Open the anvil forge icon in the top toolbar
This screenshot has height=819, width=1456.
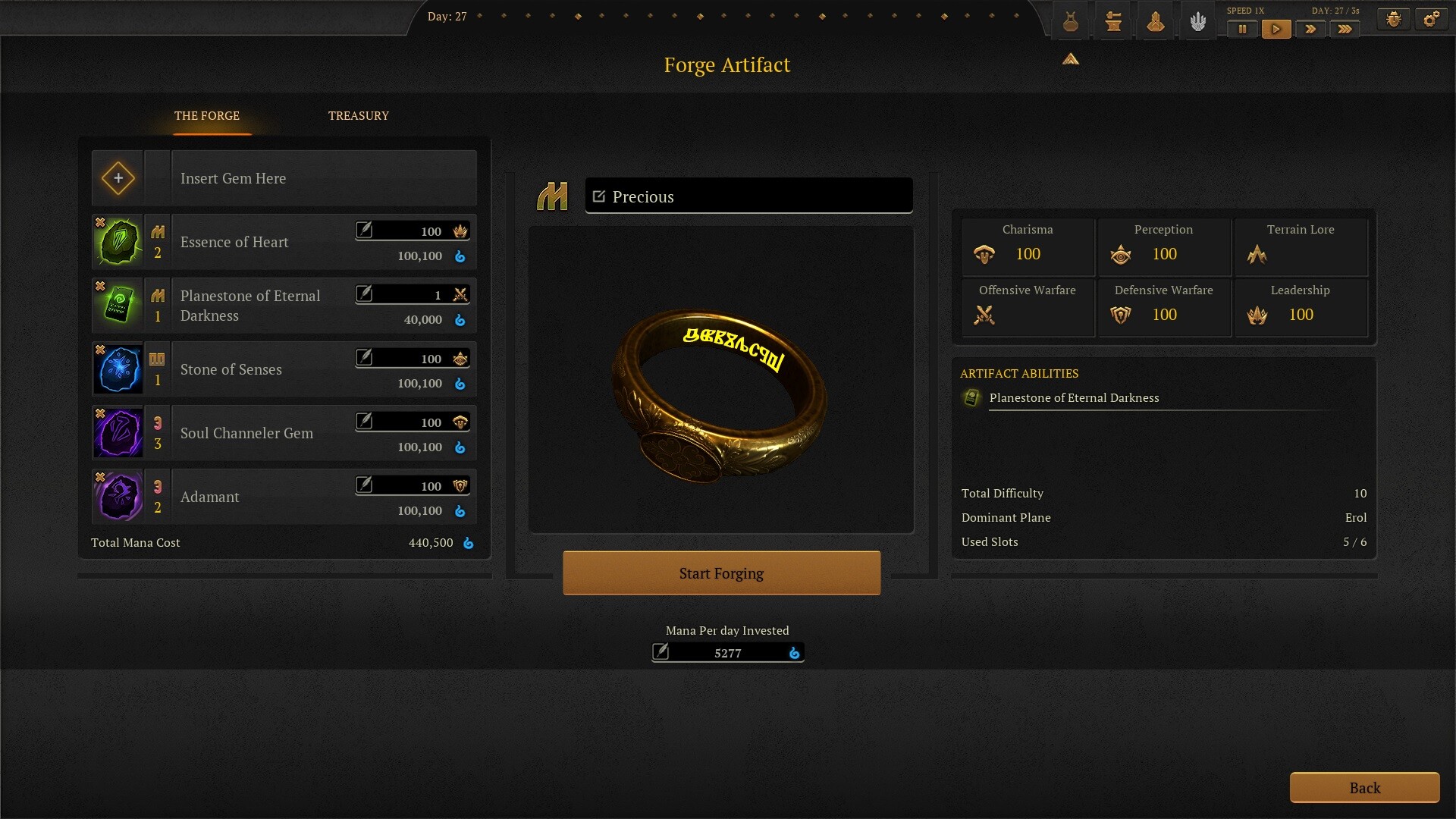(1112, 20)
